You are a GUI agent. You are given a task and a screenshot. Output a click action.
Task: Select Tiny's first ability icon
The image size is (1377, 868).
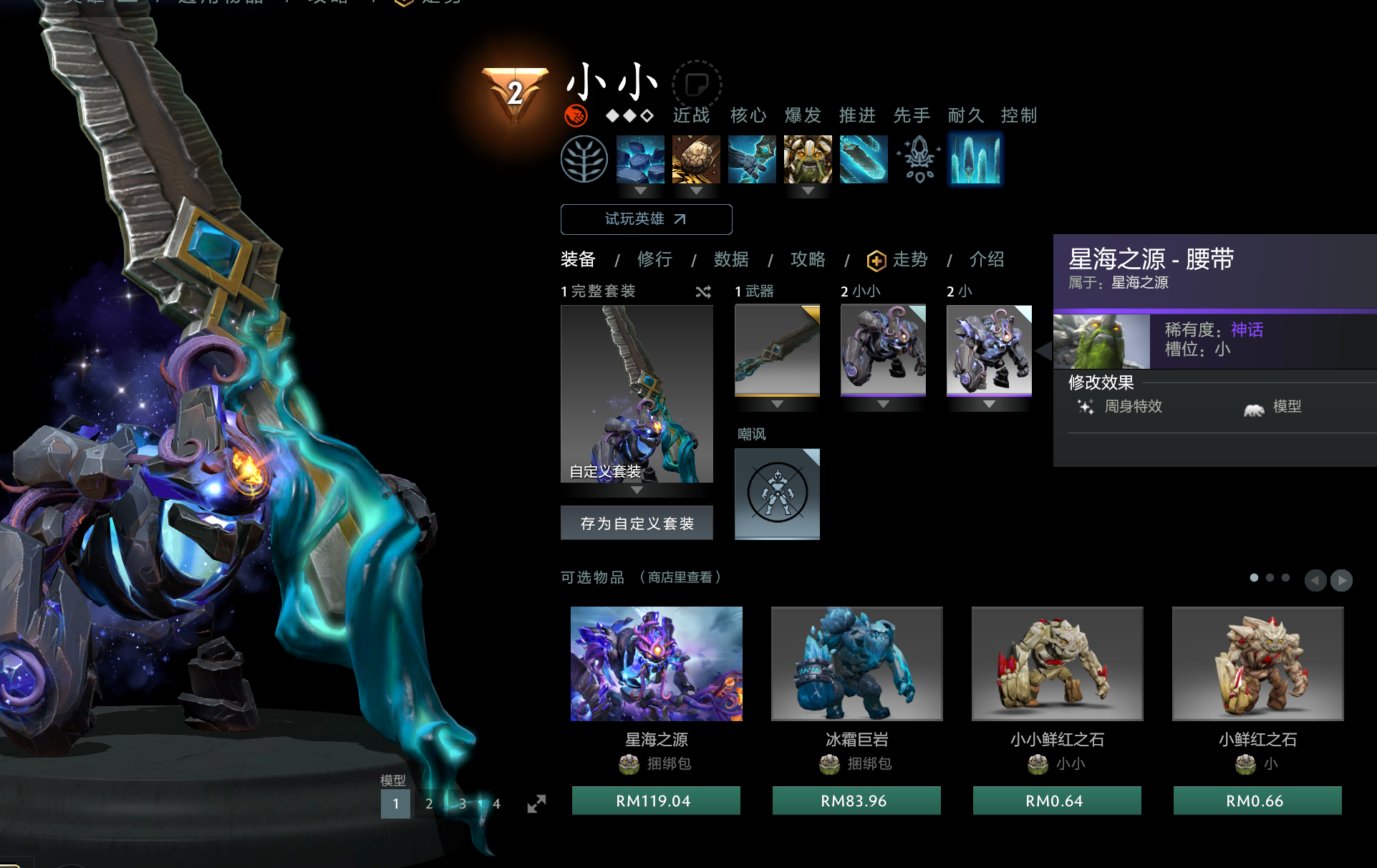coord(639,159)
